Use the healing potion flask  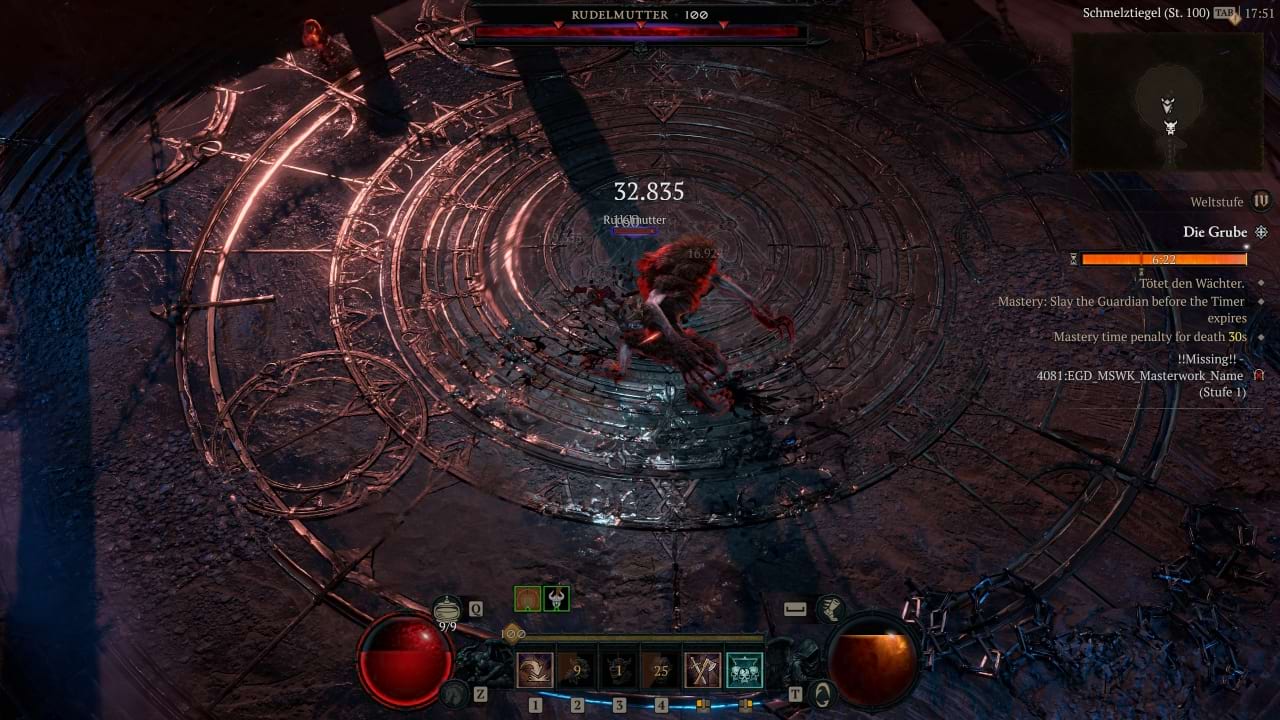447,609
